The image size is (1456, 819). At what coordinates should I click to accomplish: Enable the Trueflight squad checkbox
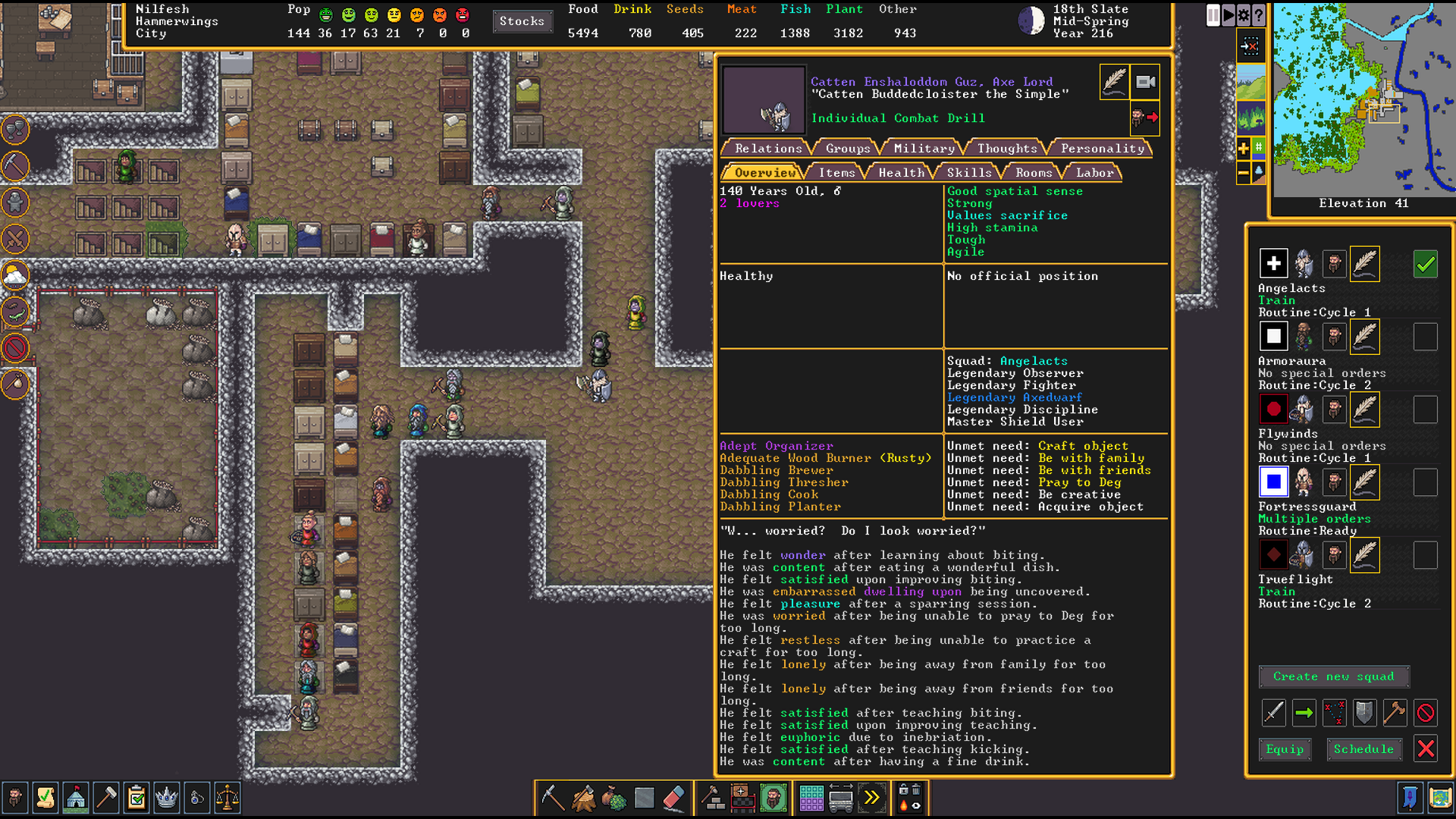pyautogui.click(x=1426, y=554)
